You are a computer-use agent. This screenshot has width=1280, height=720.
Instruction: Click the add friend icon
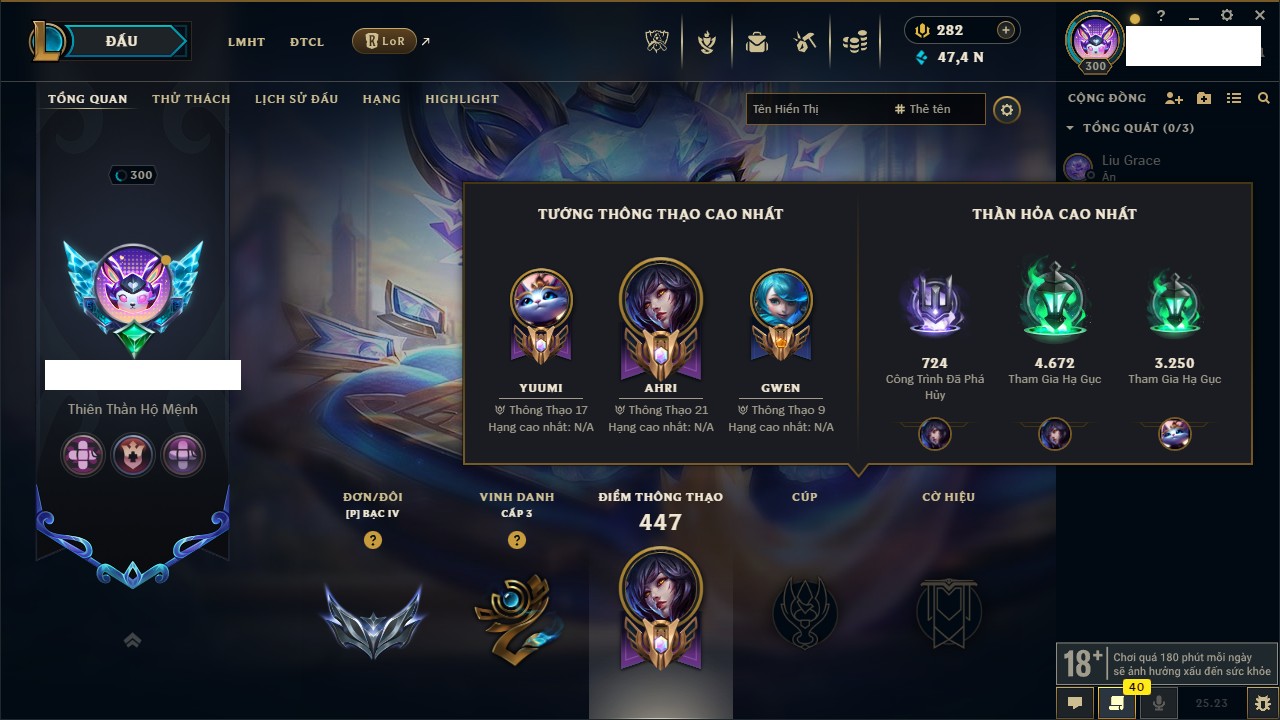coord(1174,99)
